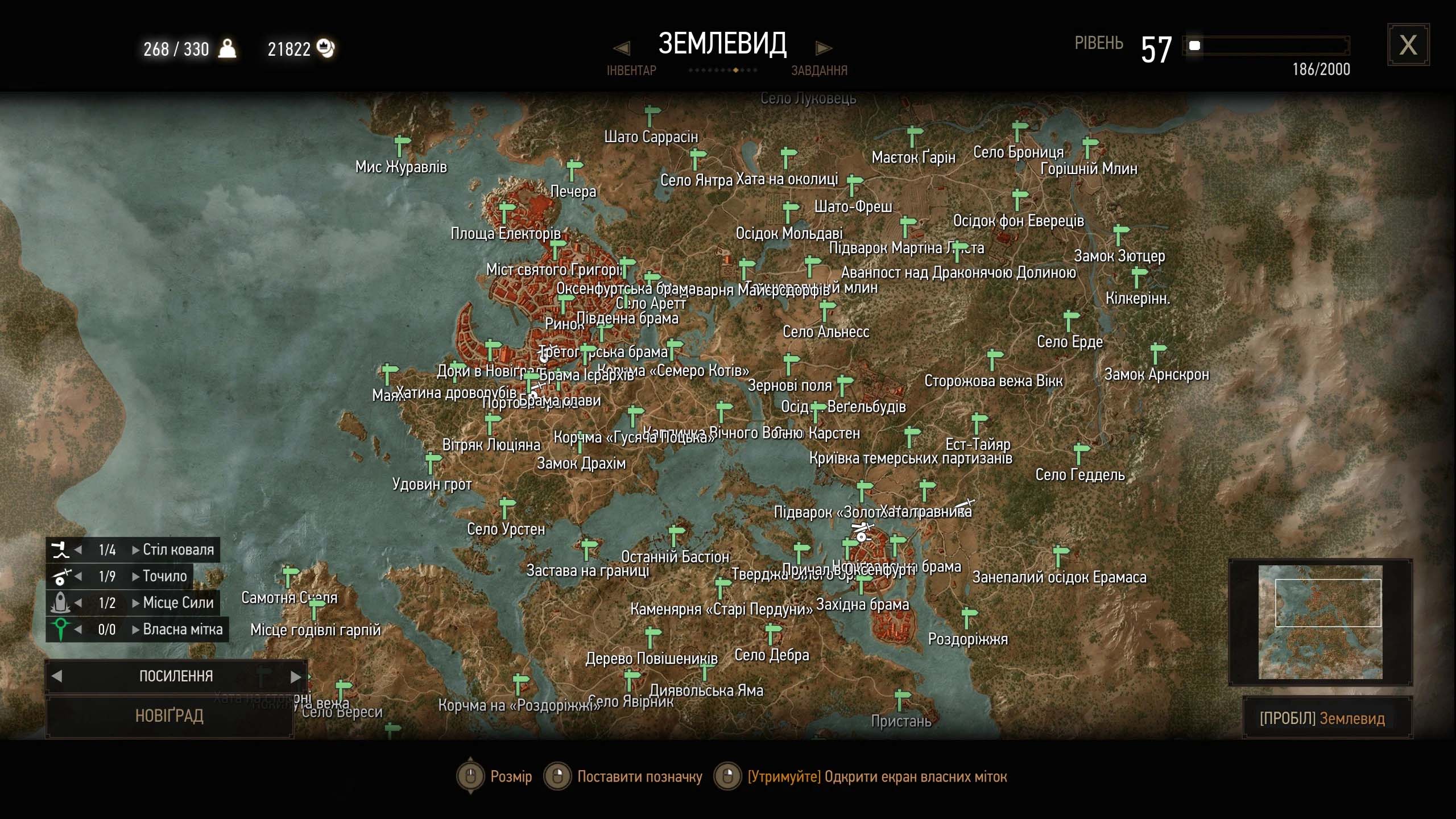Select the Мис Журавлів signpost marker
The image size is (1456, 819).
point(402,145)
